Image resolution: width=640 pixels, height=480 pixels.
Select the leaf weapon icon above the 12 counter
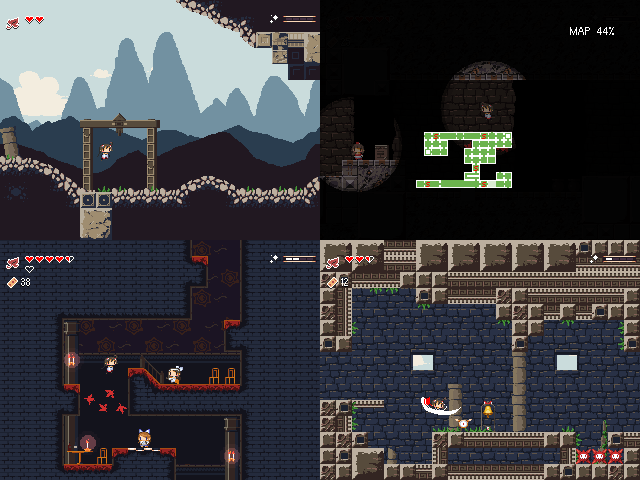point(333,263)
